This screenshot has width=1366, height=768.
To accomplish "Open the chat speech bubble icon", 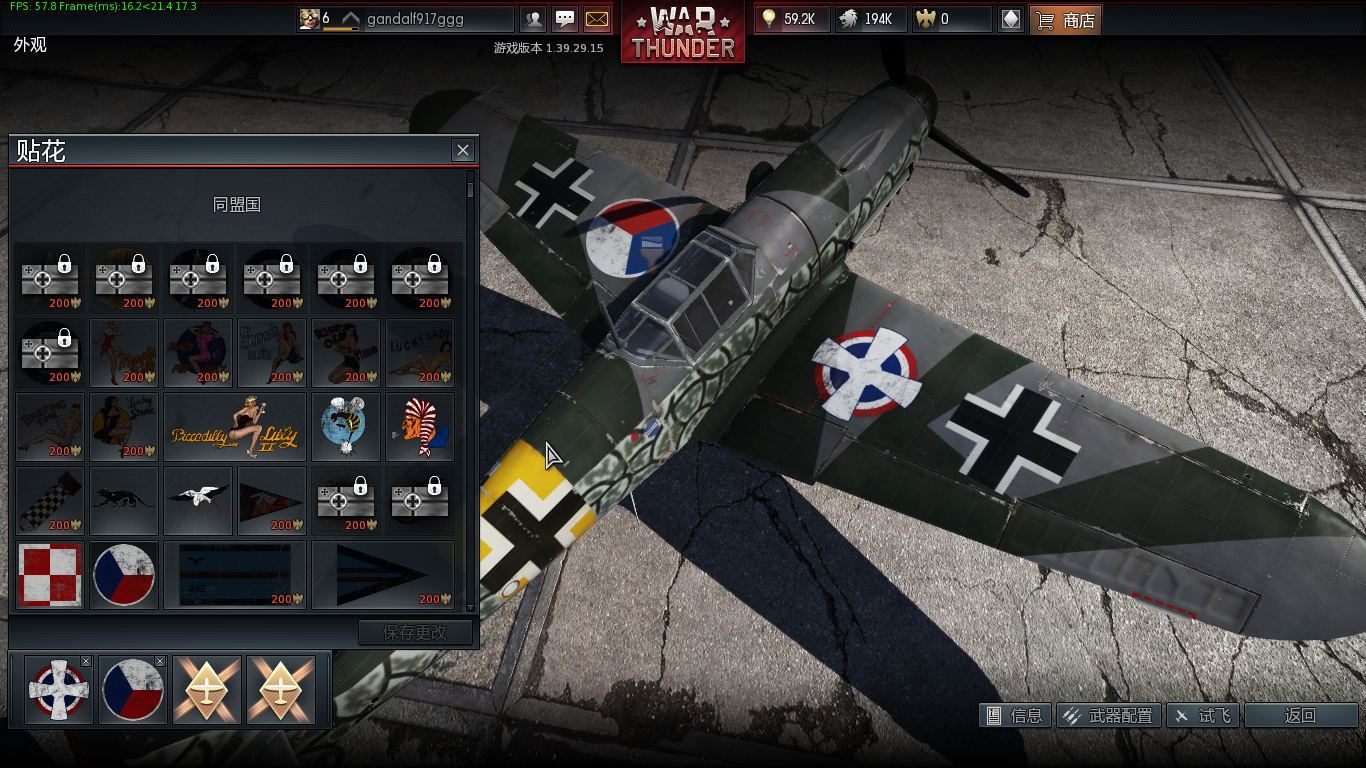I will [x=565, y=19].
